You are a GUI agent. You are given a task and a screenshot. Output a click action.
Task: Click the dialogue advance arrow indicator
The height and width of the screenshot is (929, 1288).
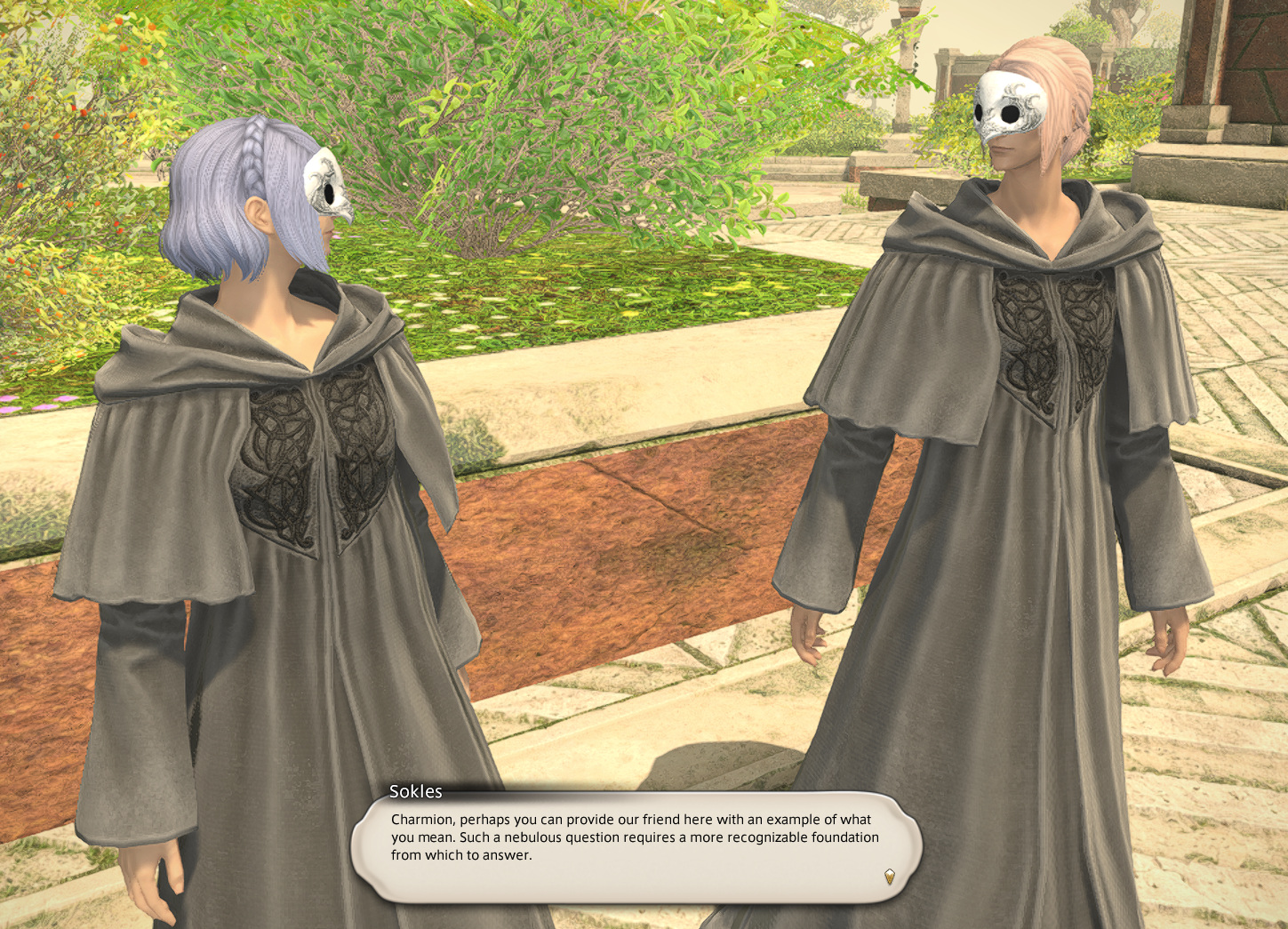pyautogui.click(x=889, y=877)
